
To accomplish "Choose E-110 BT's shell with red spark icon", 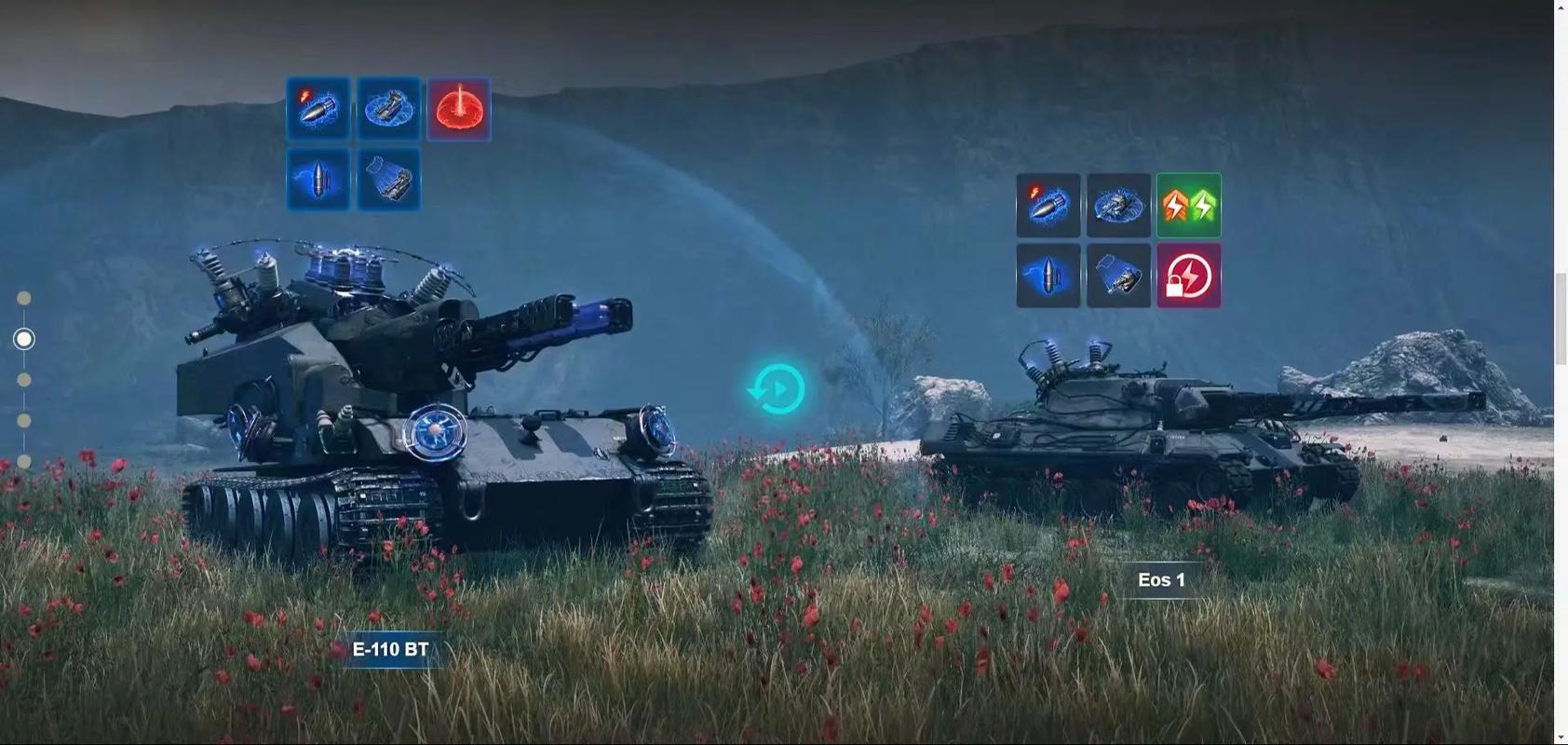I will (318, 109).
